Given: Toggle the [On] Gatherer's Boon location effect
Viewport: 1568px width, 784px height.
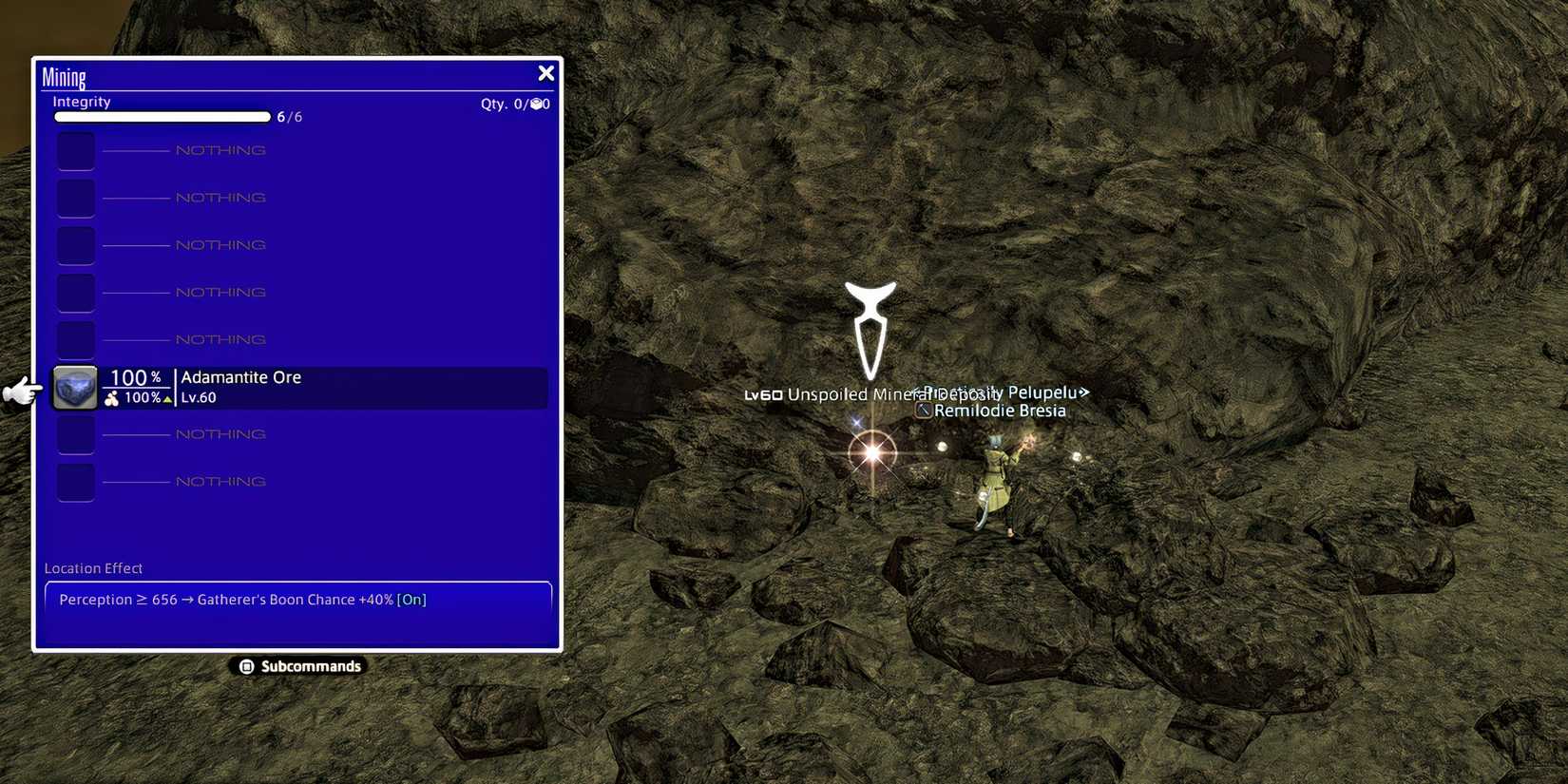Looking at the screenshot, I should point(411,600).
